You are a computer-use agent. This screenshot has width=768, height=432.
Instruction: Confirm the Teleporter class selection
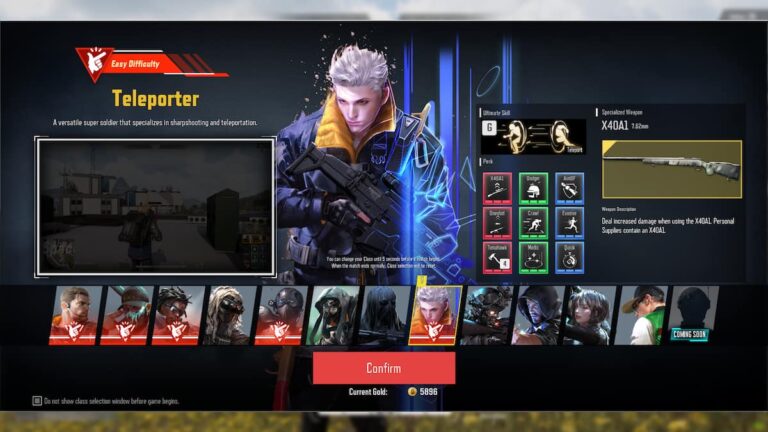(x=383, y=367)
